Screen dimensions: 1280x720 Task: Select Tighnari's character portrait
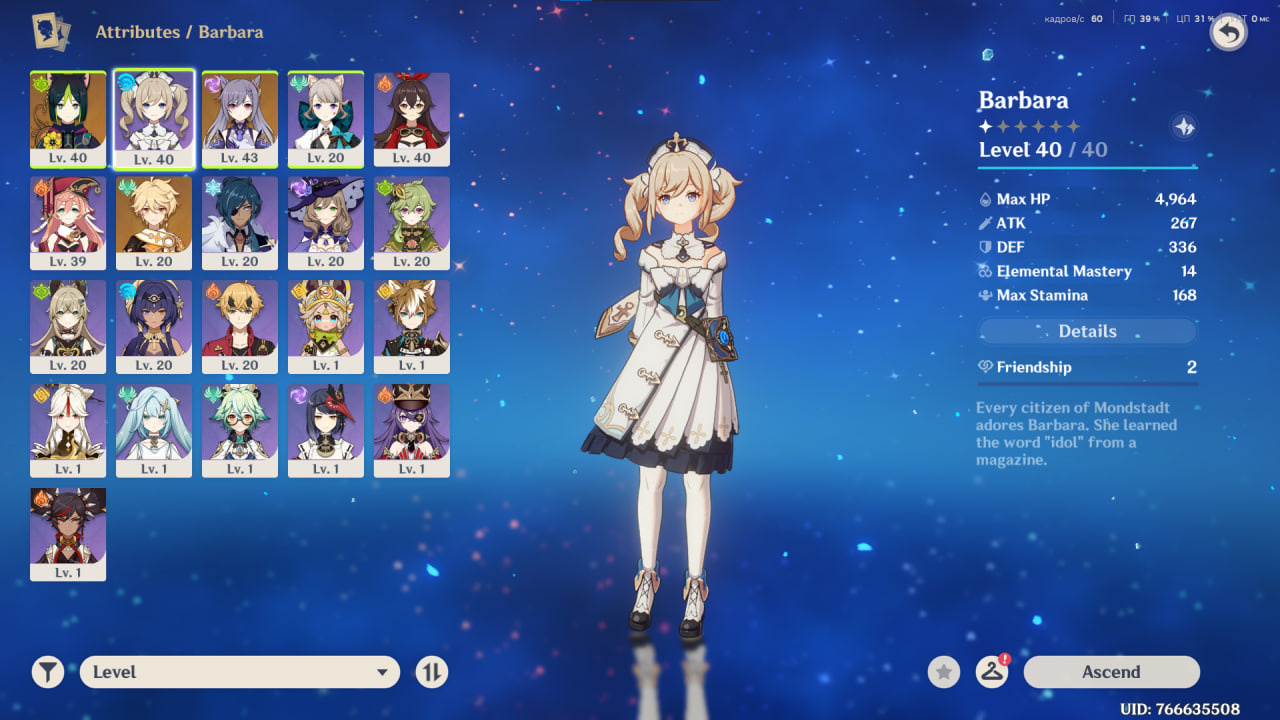point(68,118)
